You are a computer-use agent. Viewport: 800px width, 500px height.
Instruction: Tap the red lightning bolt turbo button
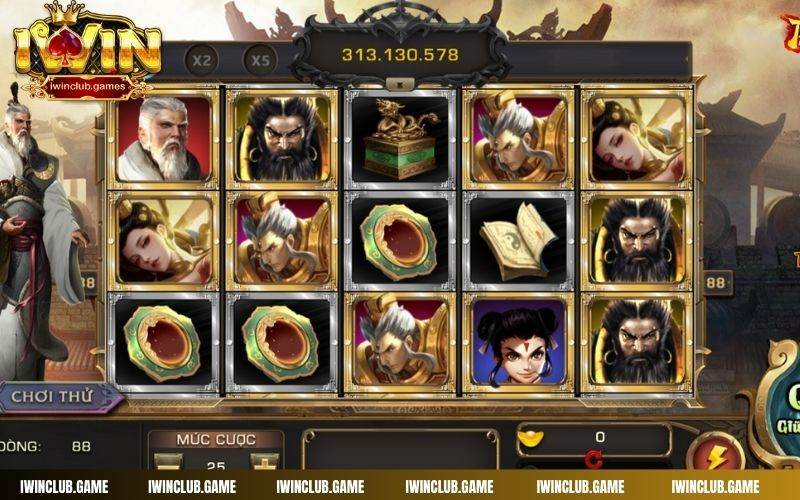tap(718, 453)
